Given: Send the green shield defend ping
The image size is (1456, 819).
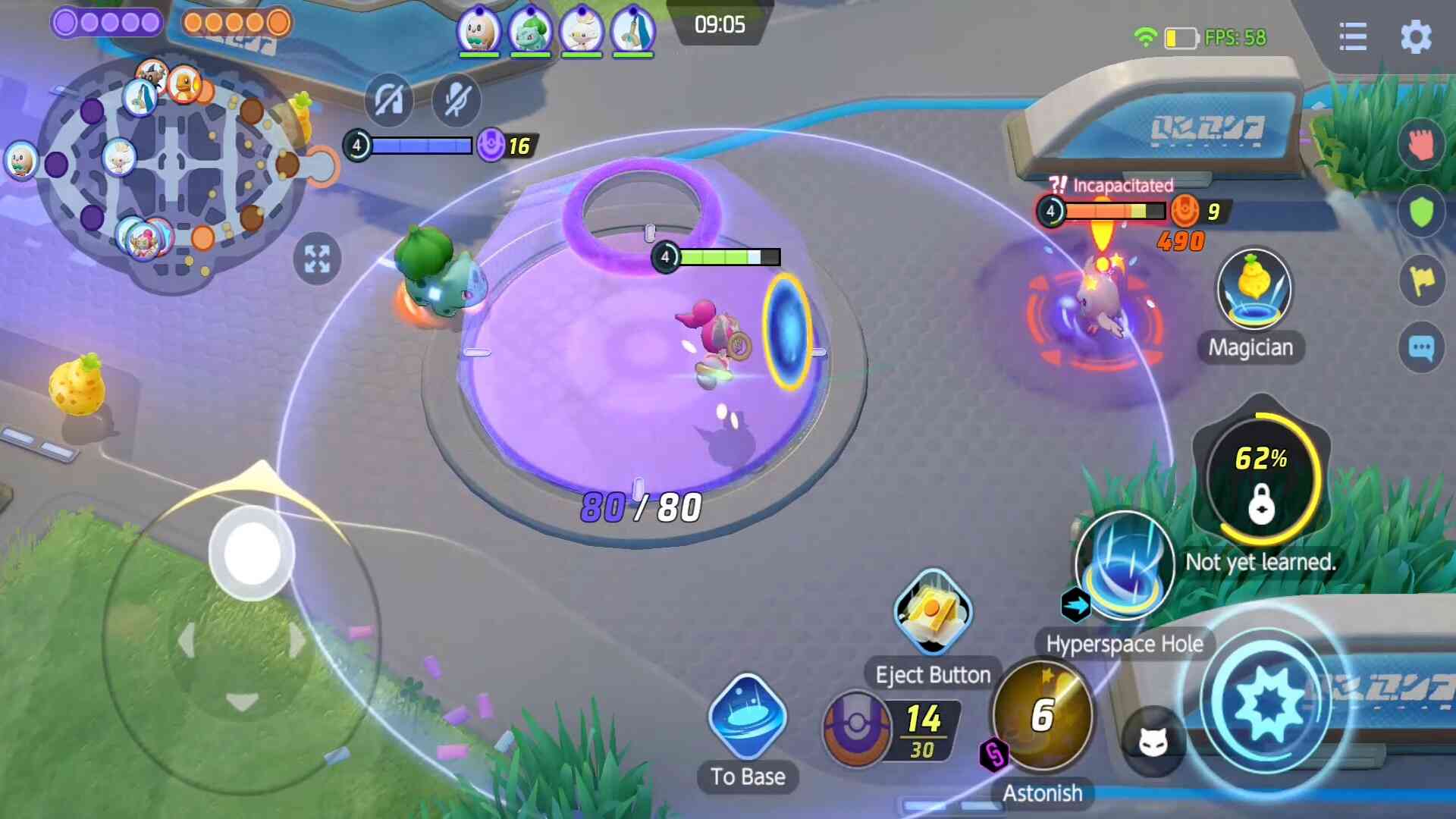Looking at the screenshot, I should click(1420, 212).
